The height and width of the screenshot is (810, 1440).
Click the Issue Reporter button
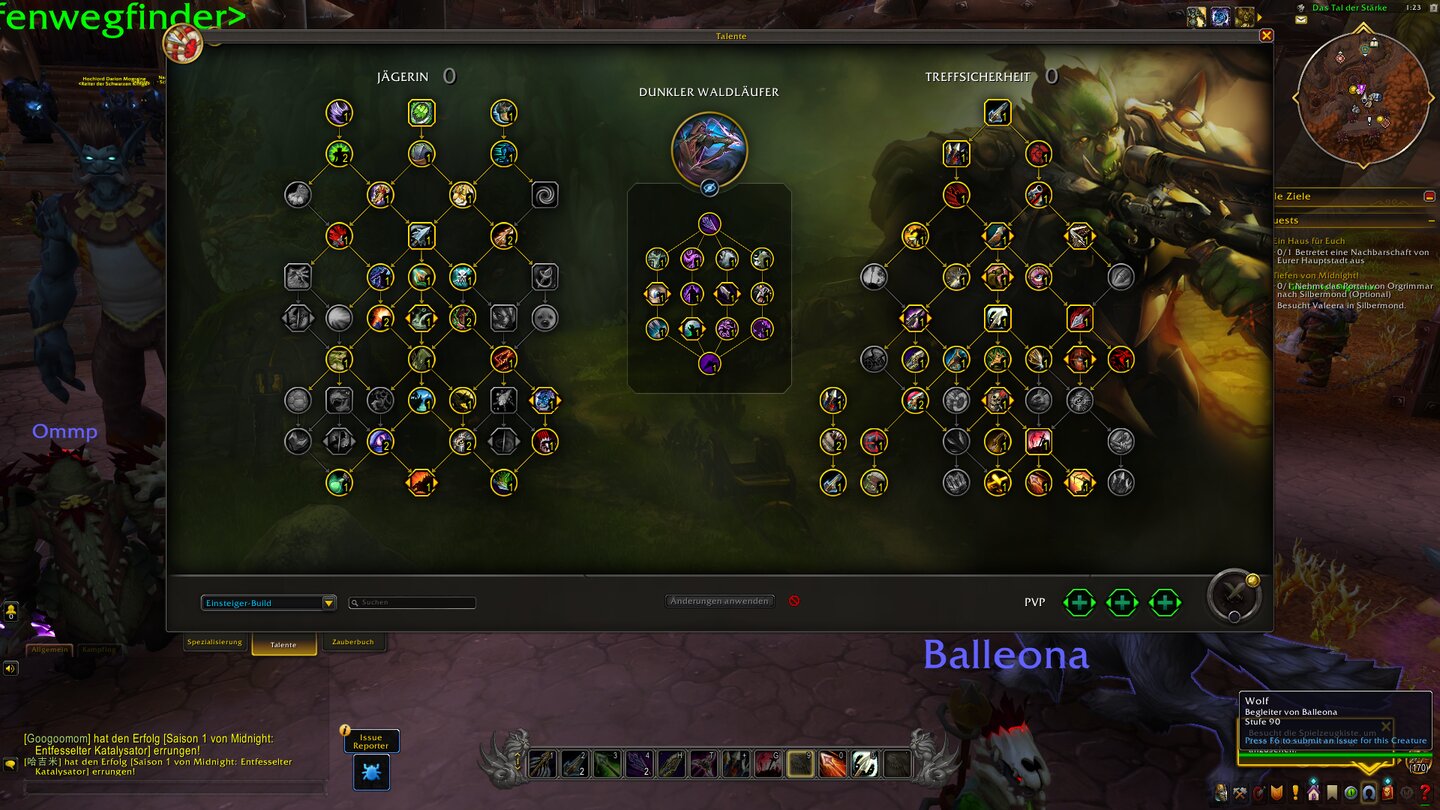click(371, 741)
